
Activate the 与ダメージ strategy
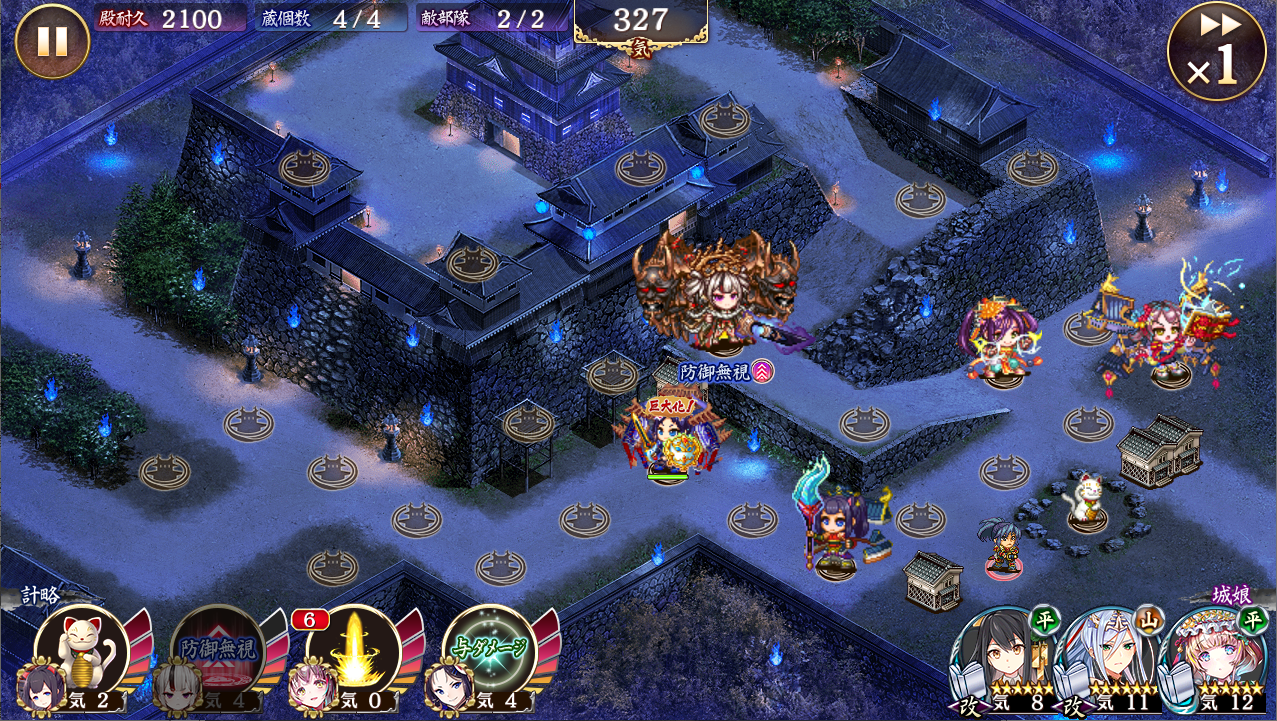coord(489,652)
